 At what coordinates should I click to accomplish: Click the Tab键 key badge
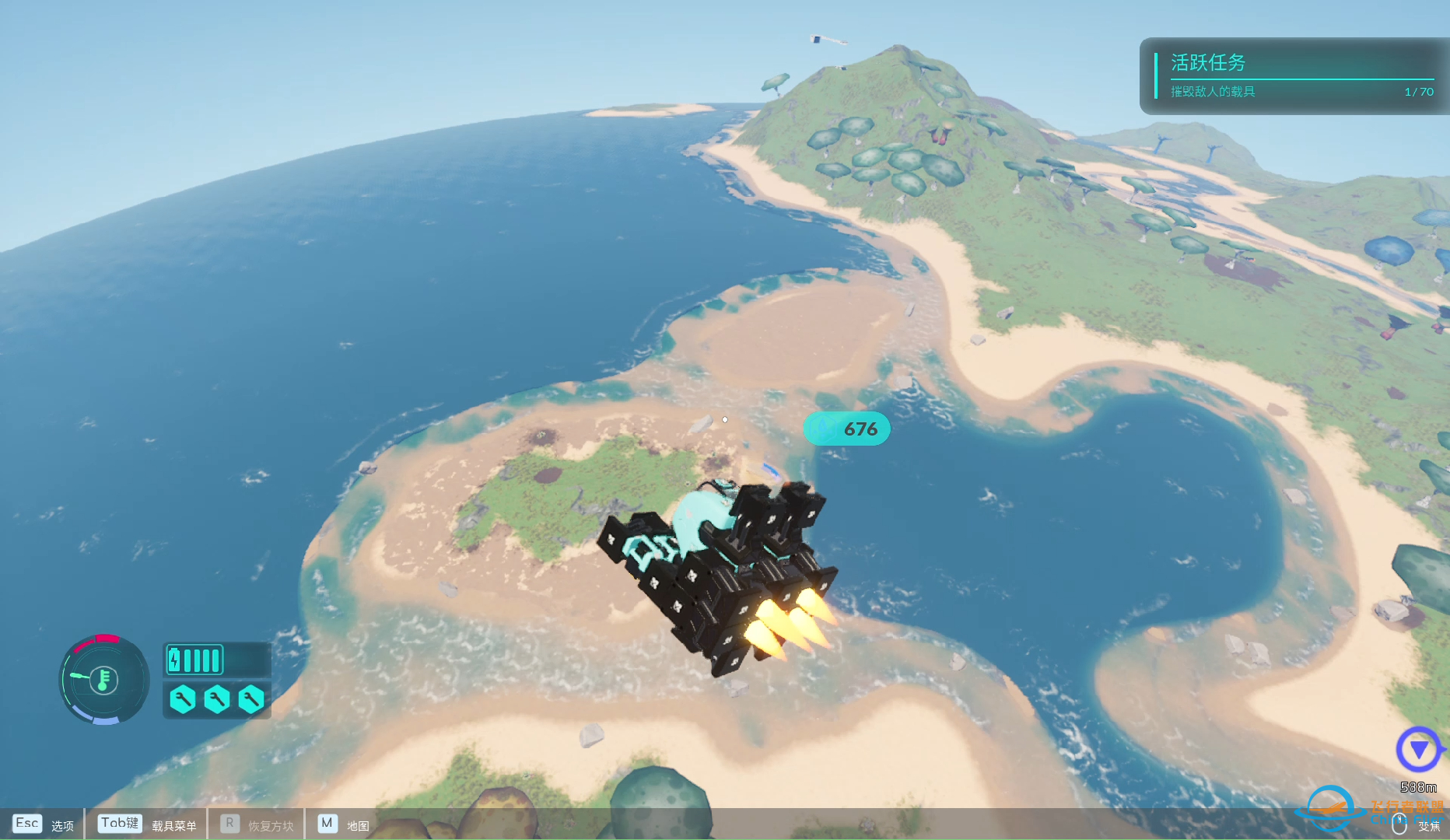click(x=118, y=823)
